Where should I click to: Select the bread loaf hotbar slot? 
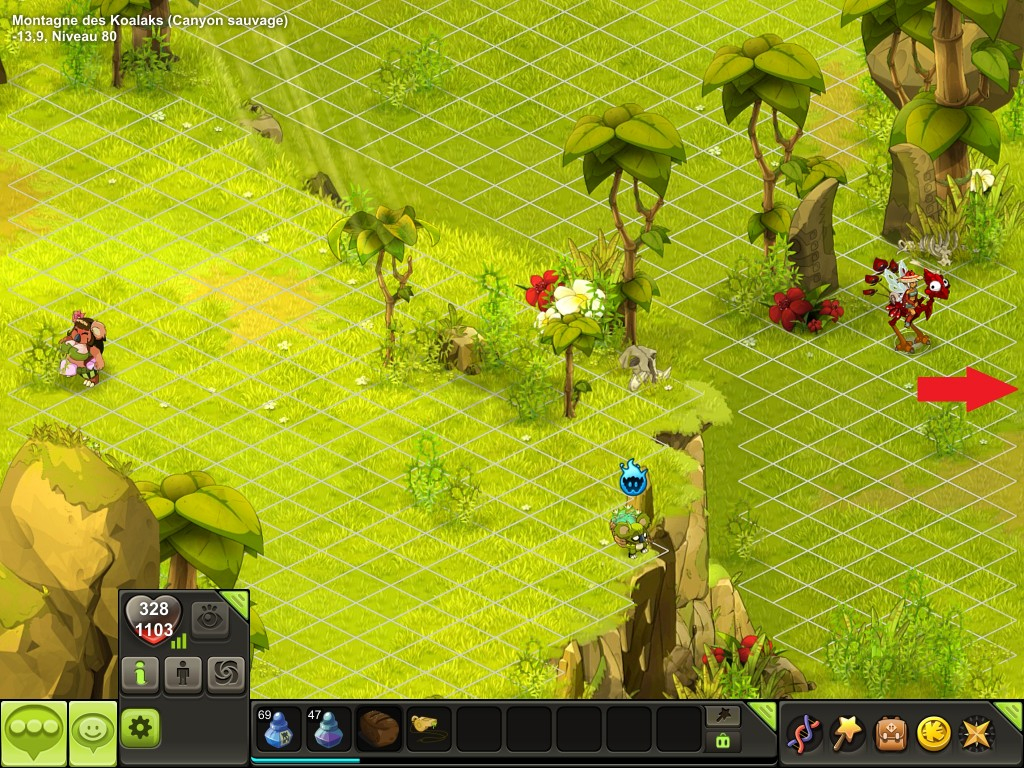pyautogui.click(x=379, y=729)
